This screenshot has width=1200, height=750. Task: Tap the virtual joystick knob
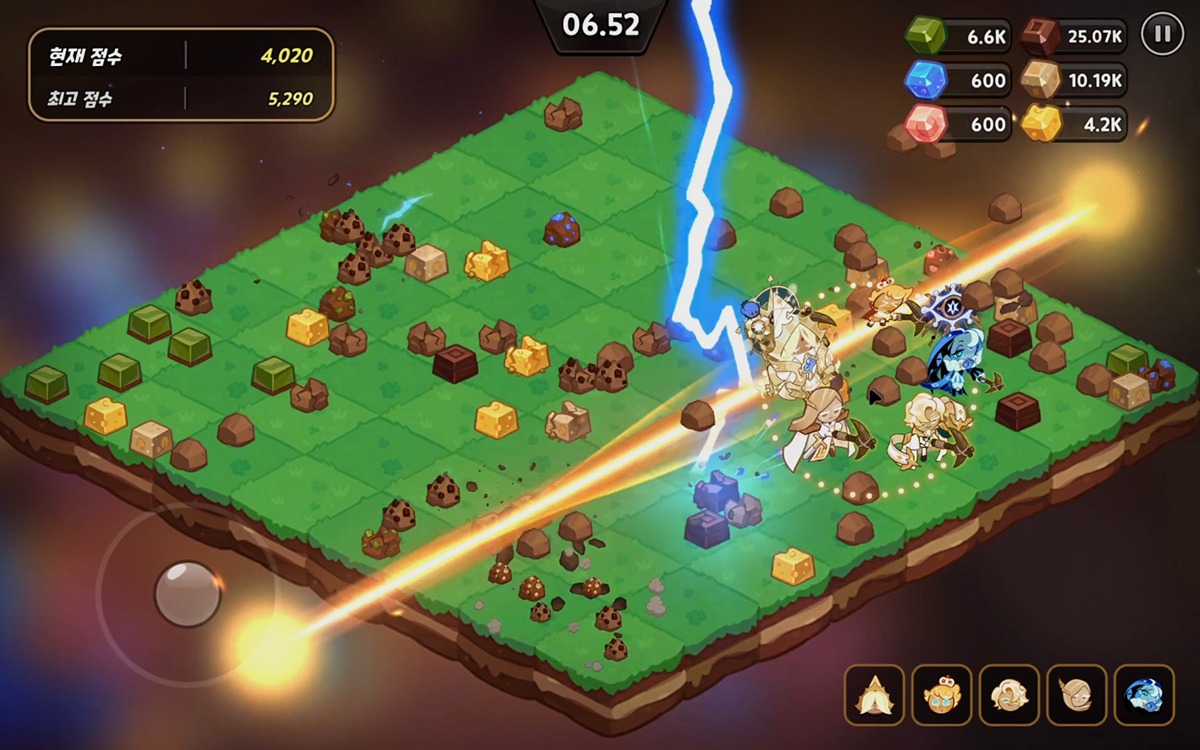tap(187, 594)
